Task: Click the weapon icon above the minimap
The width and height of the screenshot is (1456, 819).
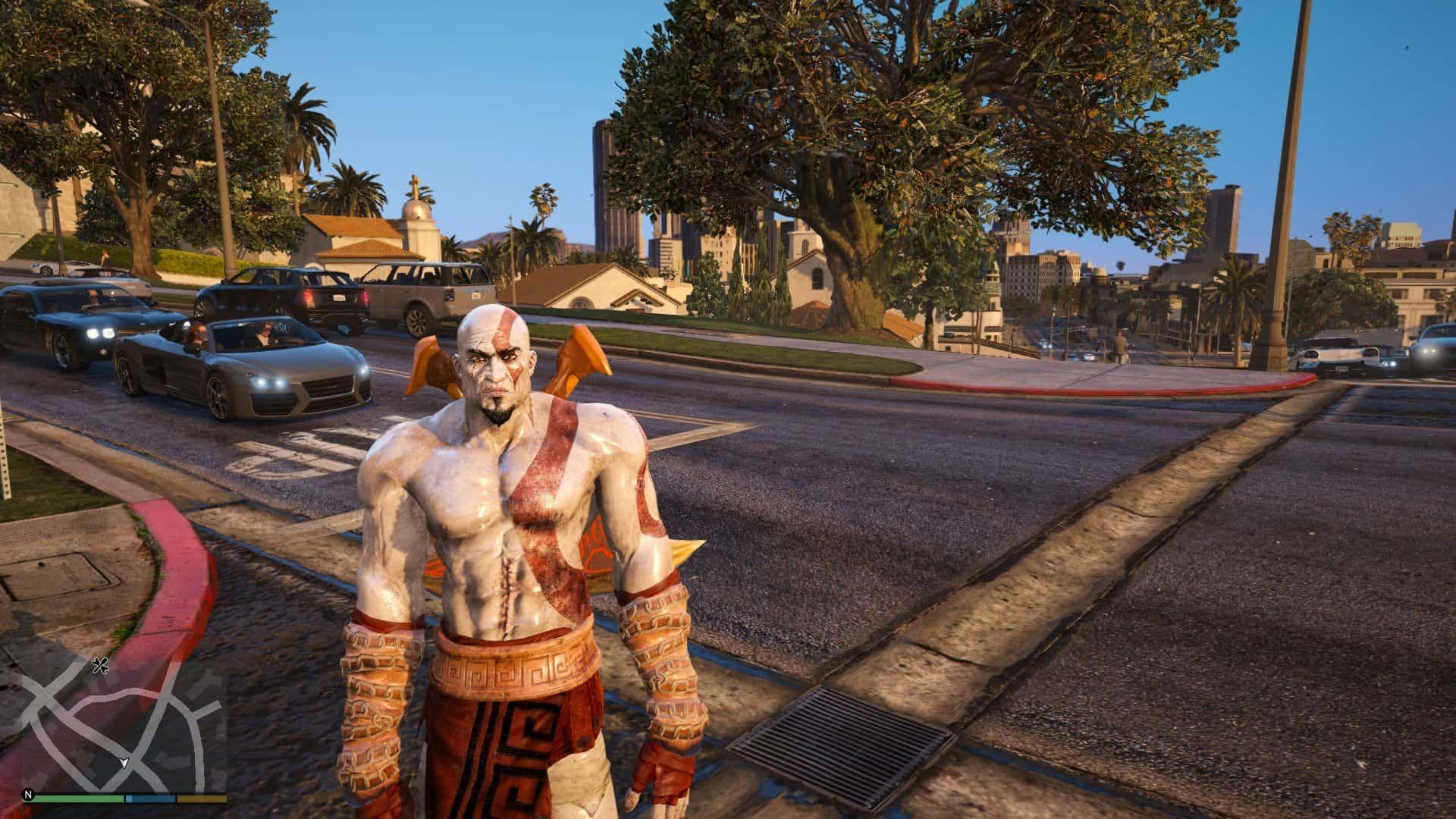Action: (x=100, y=666)
